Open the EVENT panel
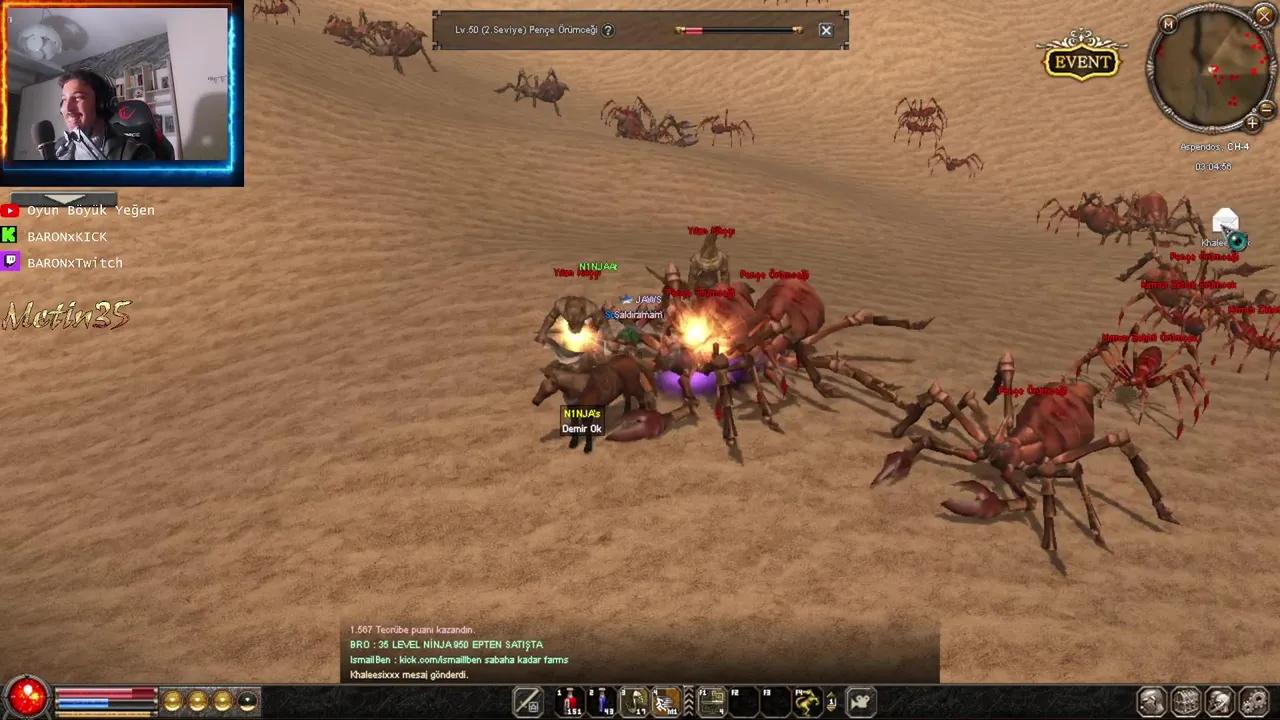The width and height of the screenshot is (1280, 720). pos(1082,61)
